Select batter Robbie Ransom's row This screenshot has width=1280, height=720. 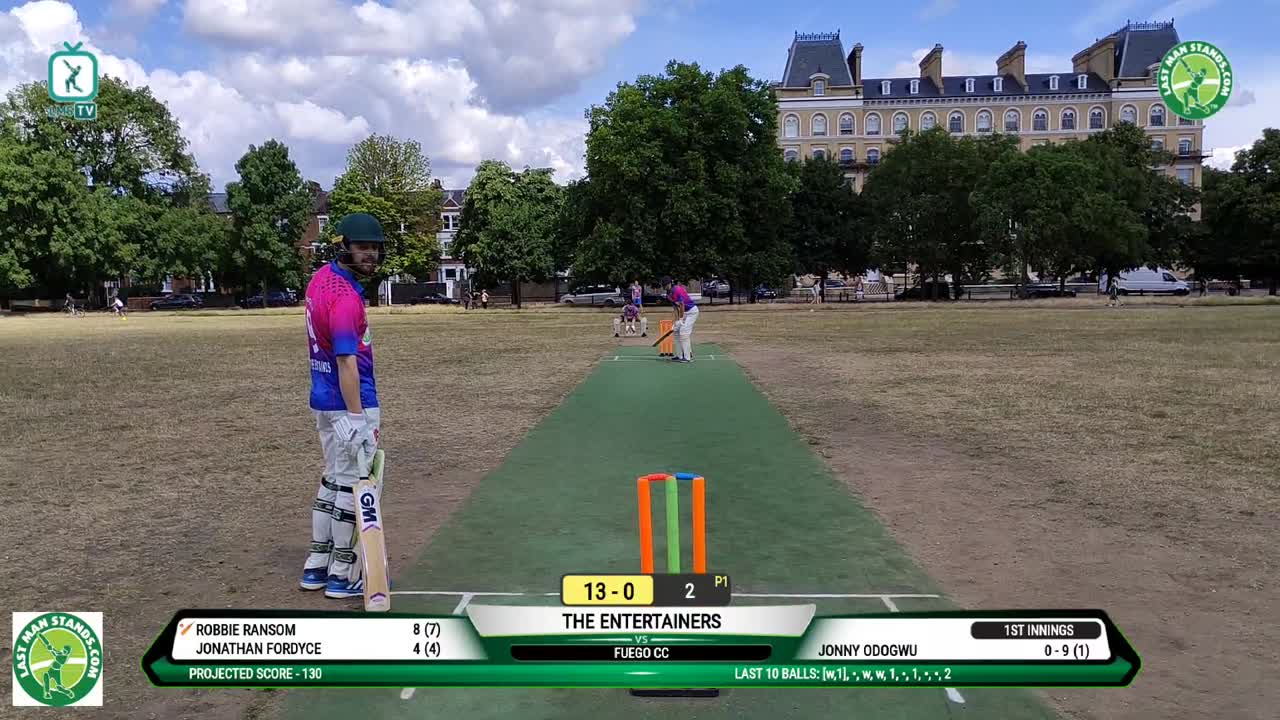(x=310, y=630)
